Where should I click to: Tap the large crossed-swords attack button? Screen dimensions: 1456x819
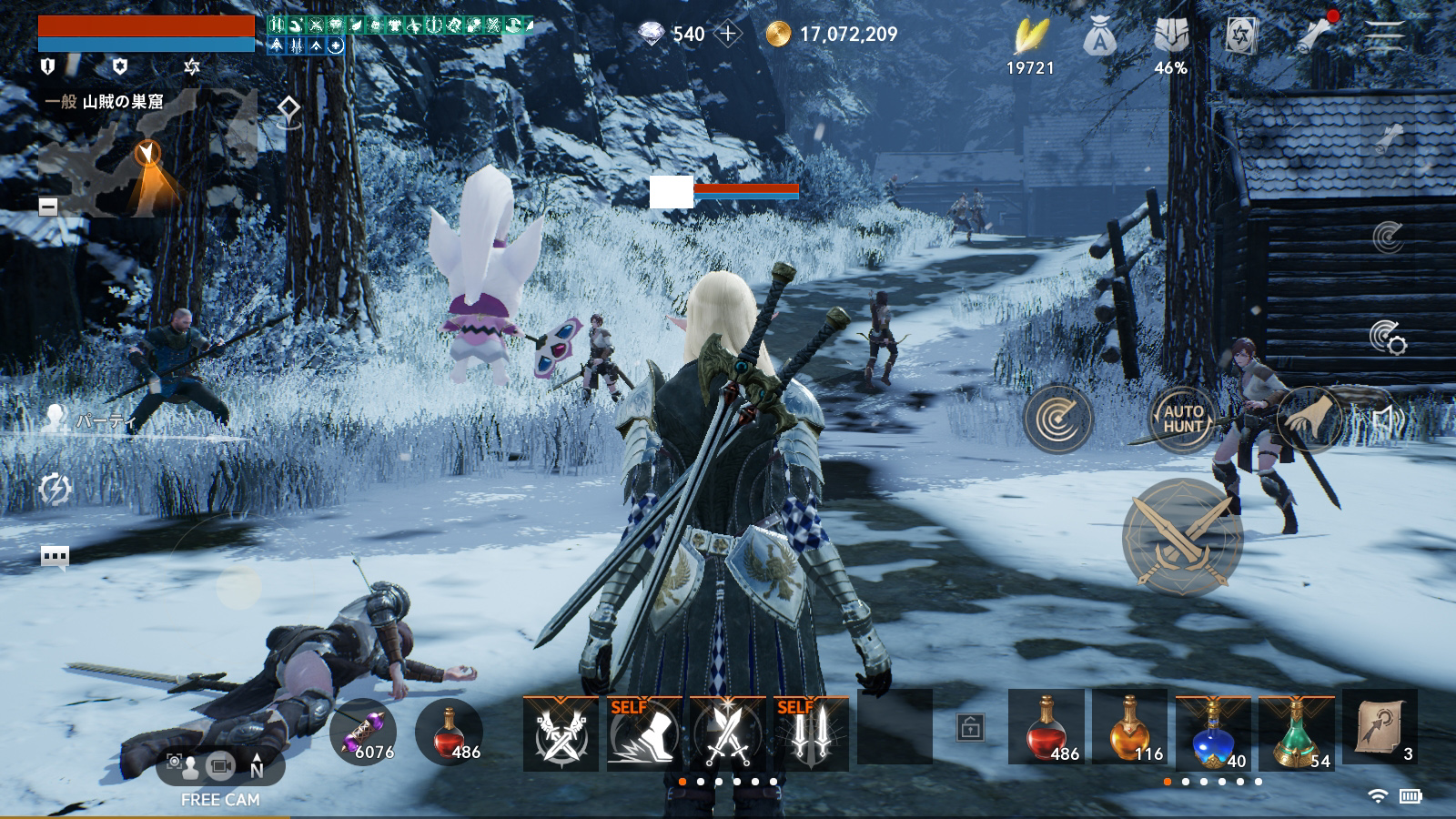[1182, 538]
